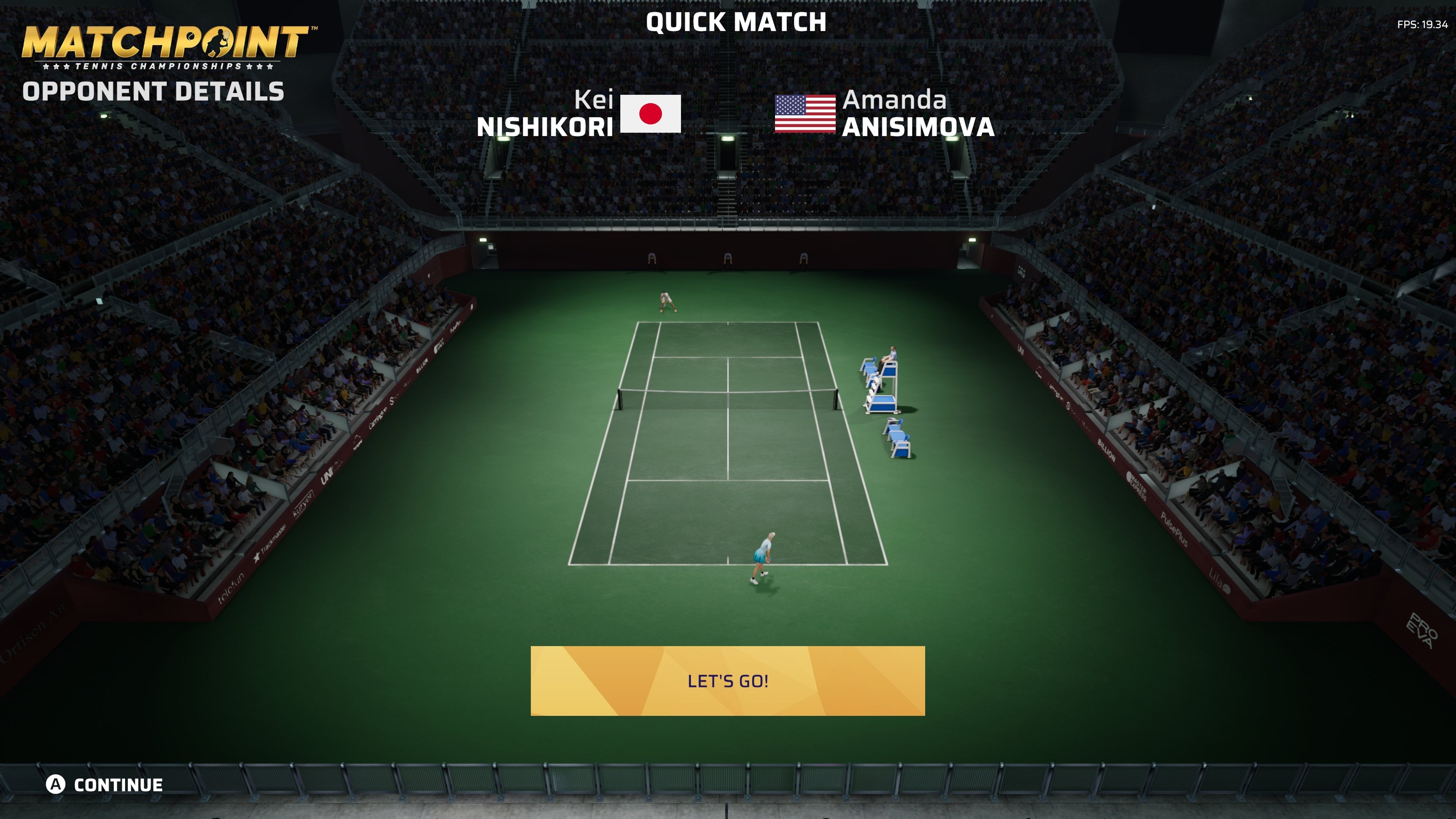The height and width of the screenshot is (819, 1456).
Task: Select the USA flag next to Anisimova
Action: point(805,115)
